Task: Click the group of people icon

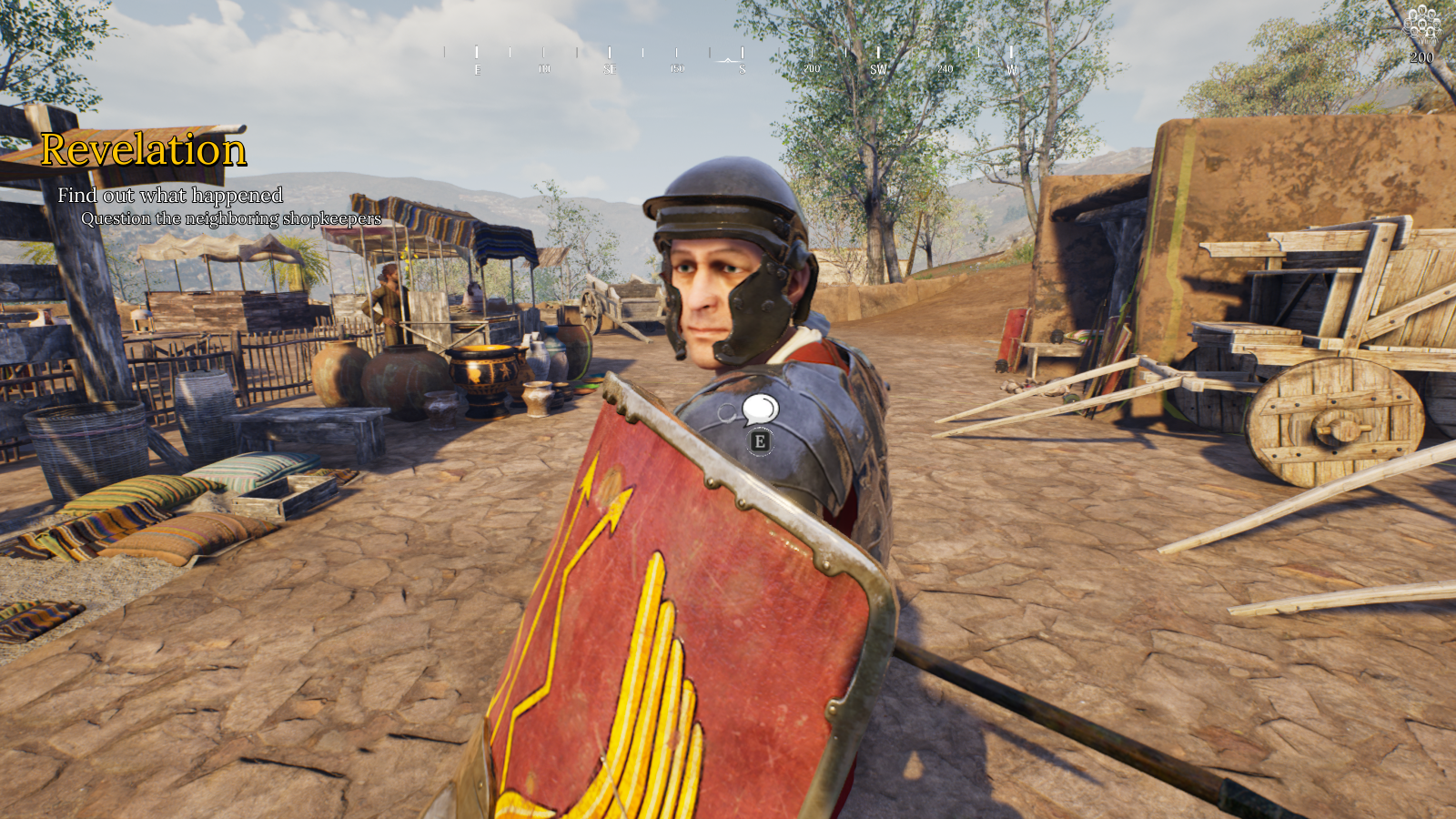Action: coord(1421,24)
